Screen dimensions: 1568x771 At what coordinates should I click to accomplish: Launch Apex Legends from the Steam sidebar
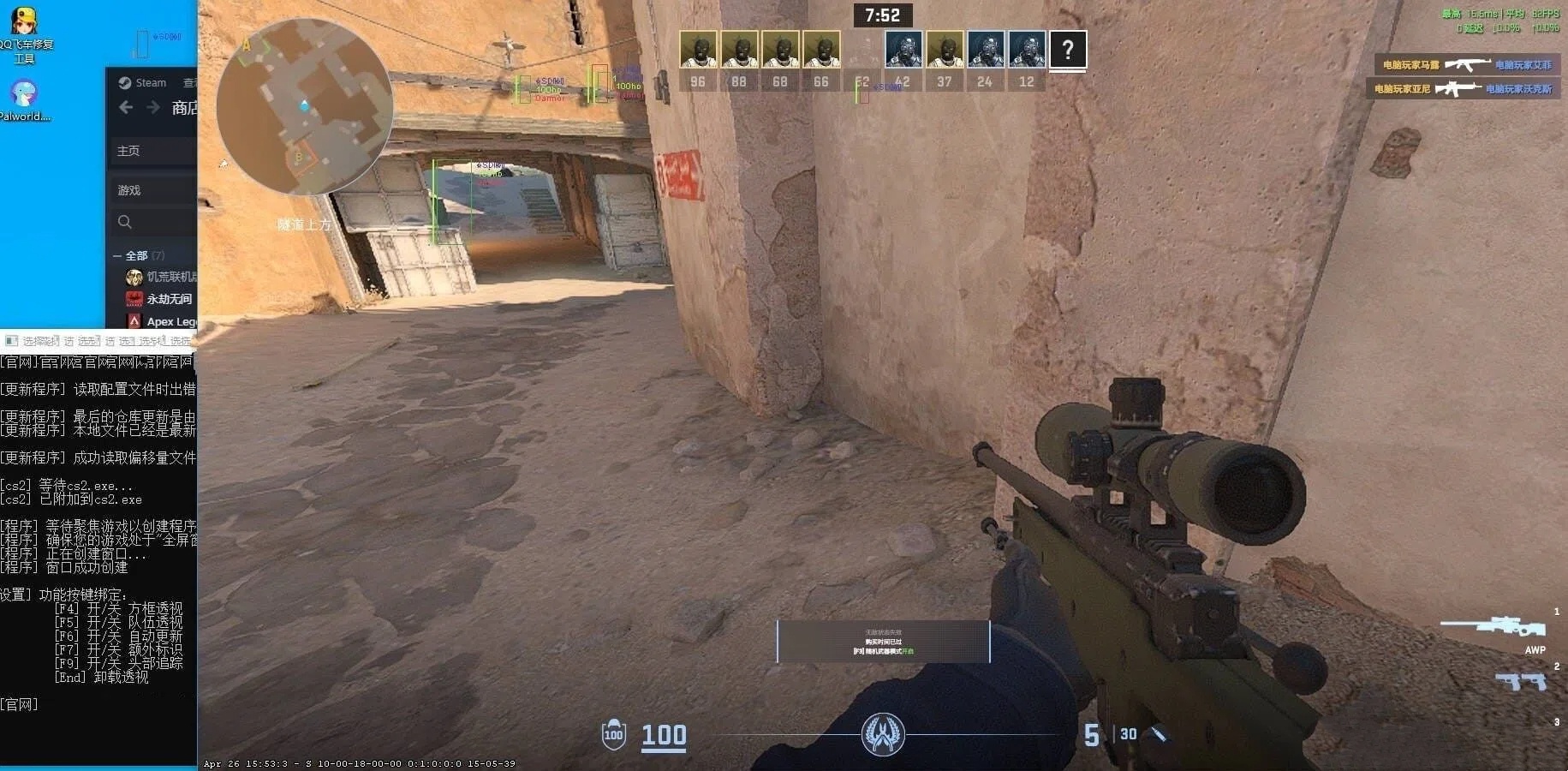(x=134, y=320)
